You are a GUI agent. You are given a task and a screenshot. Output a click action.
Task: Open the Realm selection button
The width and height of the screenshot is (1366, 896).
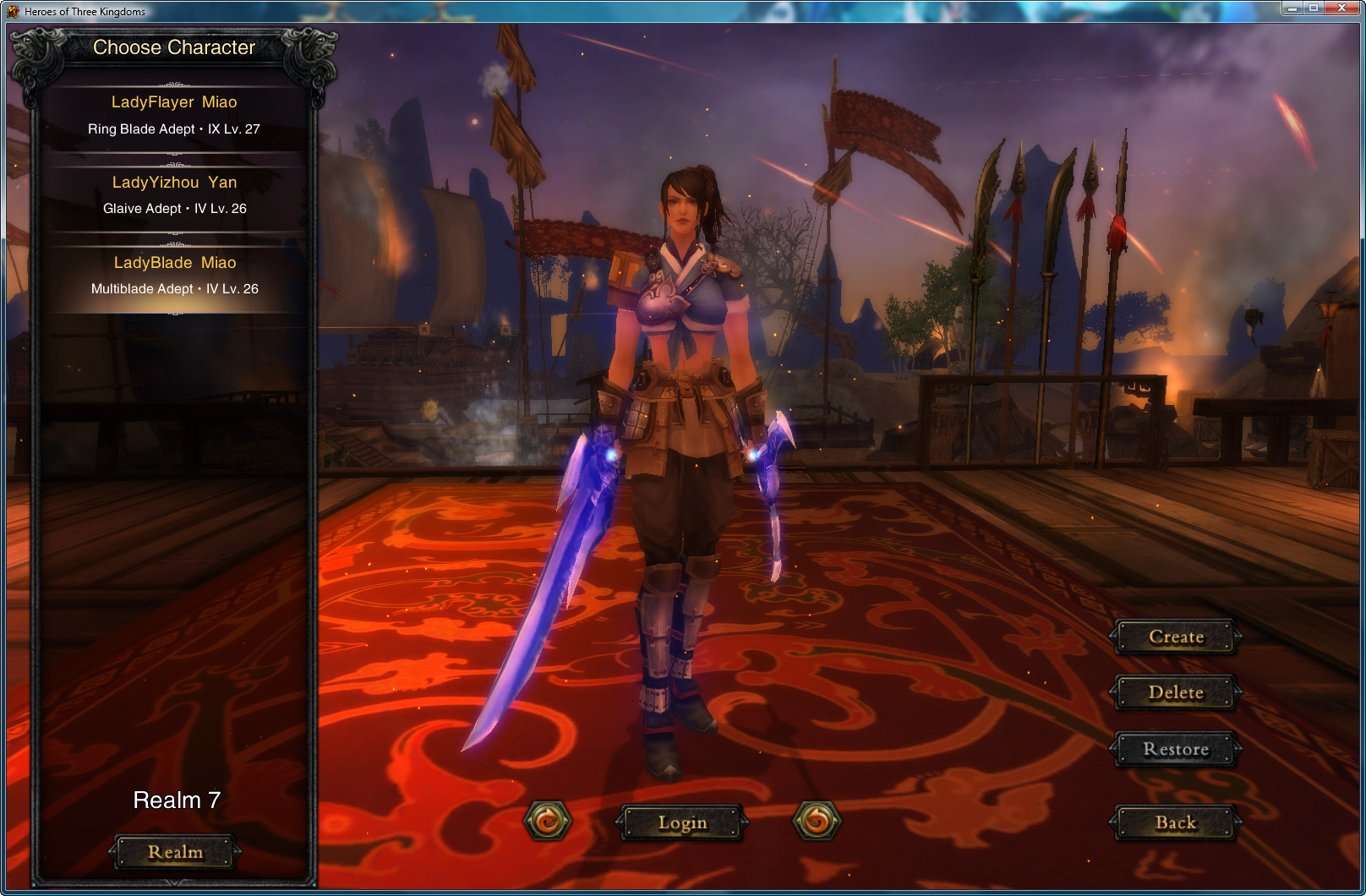tap(175, 852)
